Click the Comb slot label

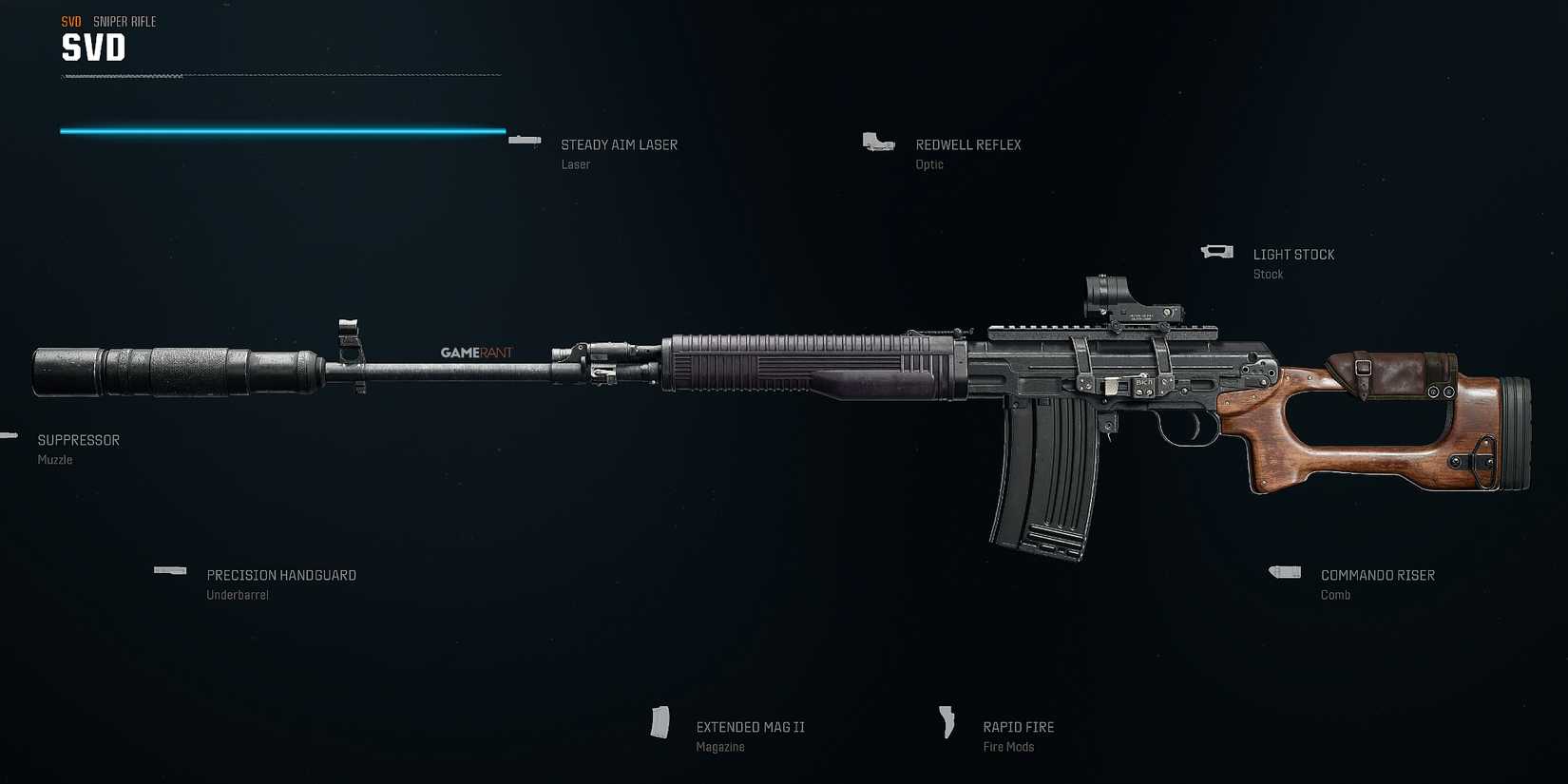(1335, 595)
